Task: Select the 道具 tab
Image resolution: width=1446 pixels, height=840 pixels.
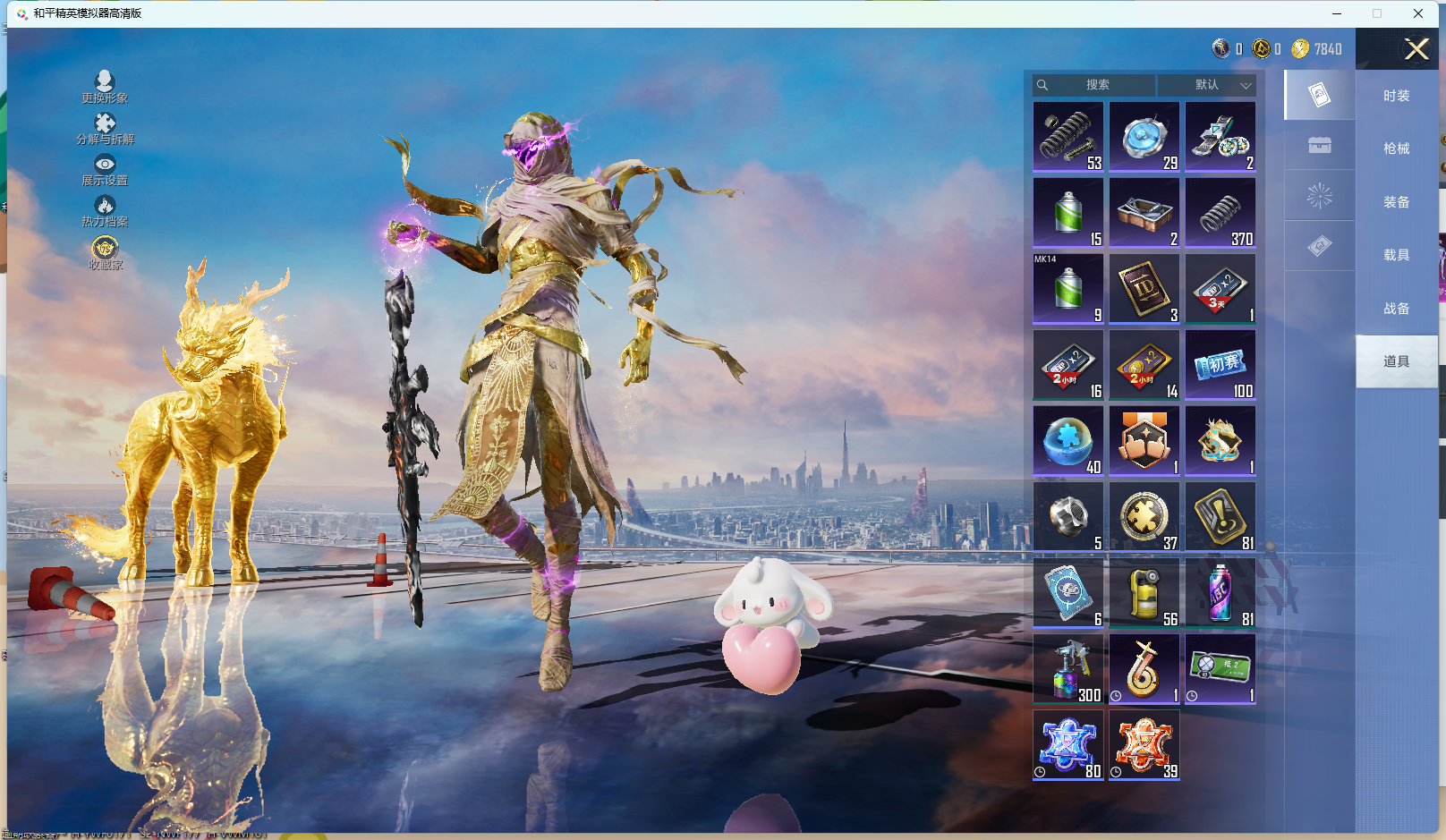Action: tap(1396, 361)
